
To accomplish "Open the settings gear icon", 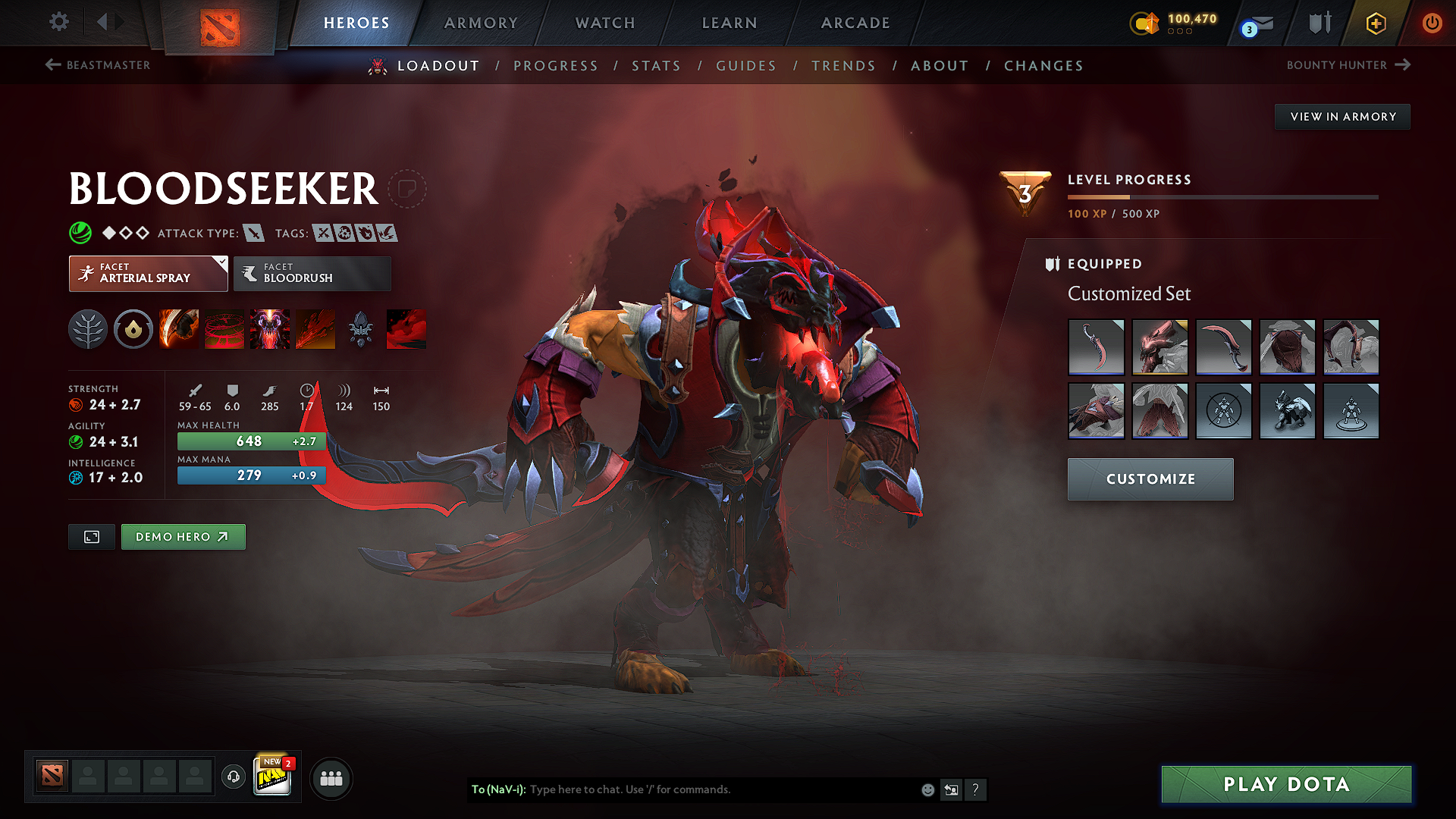I will click(x=58, y=22).
